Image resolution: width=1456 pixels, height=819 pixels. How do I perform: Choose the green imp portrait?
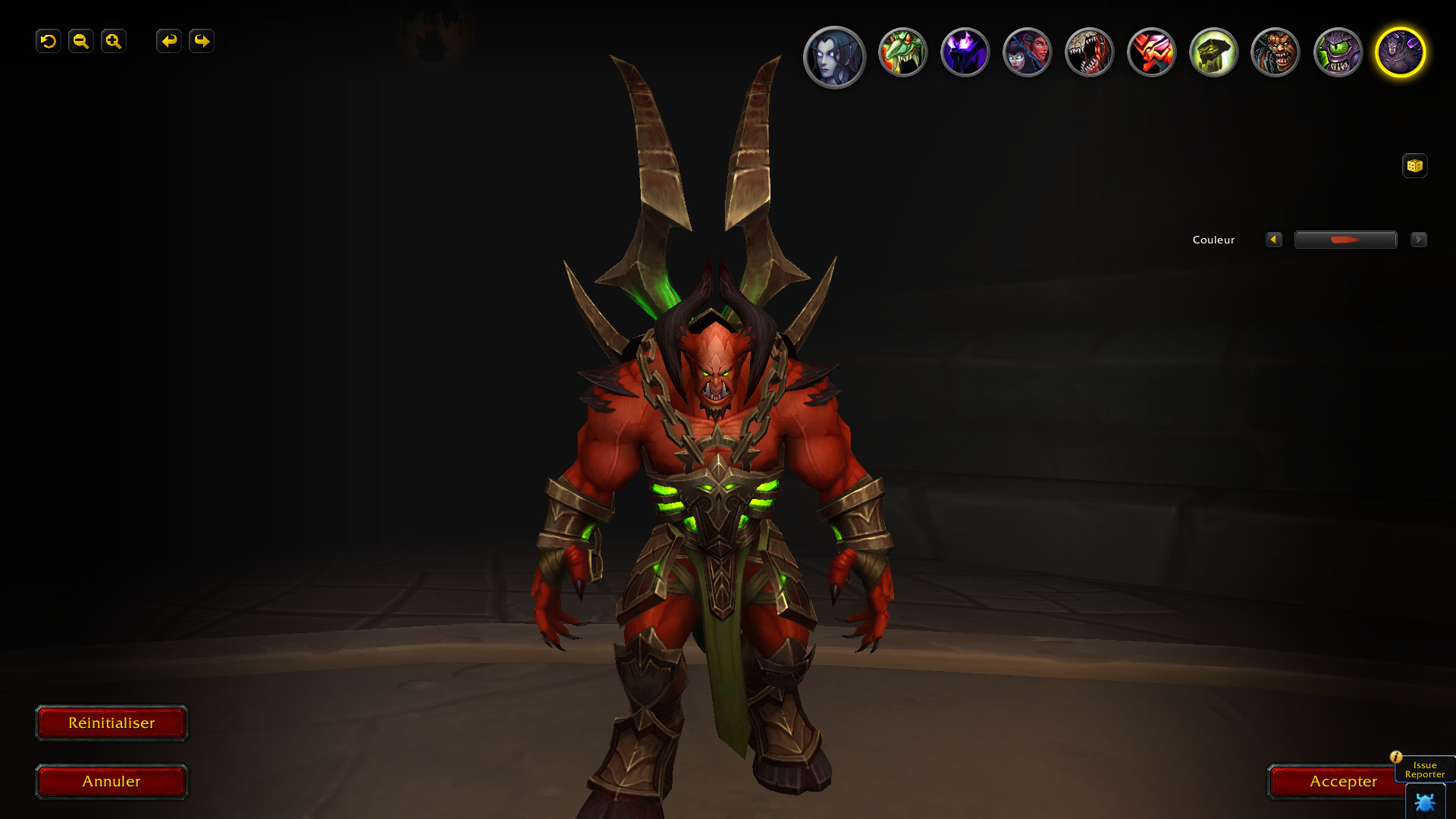pos(902,53)
